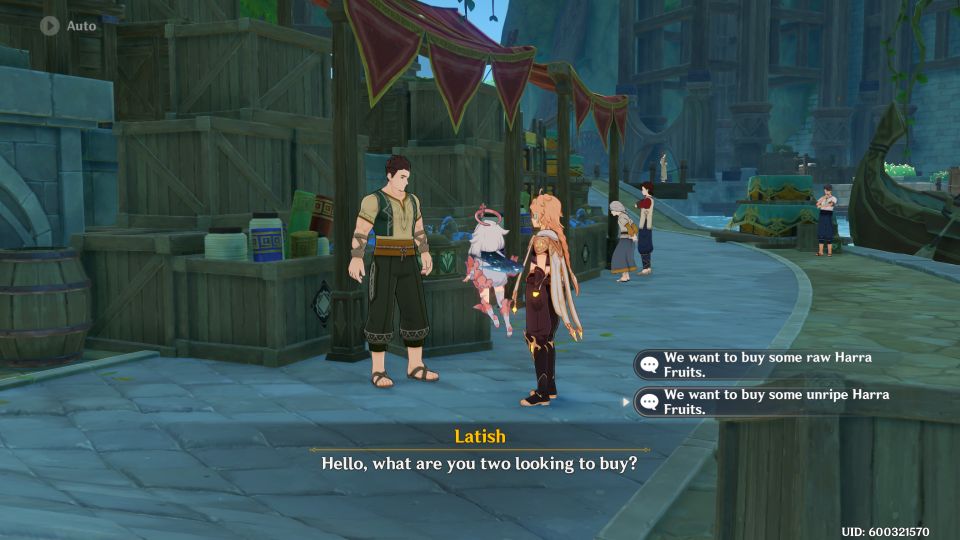The width and height of the screenshot is (960, 540).
Task: Toggle the Auto dialogue playback button
Action: pos(50,26)
